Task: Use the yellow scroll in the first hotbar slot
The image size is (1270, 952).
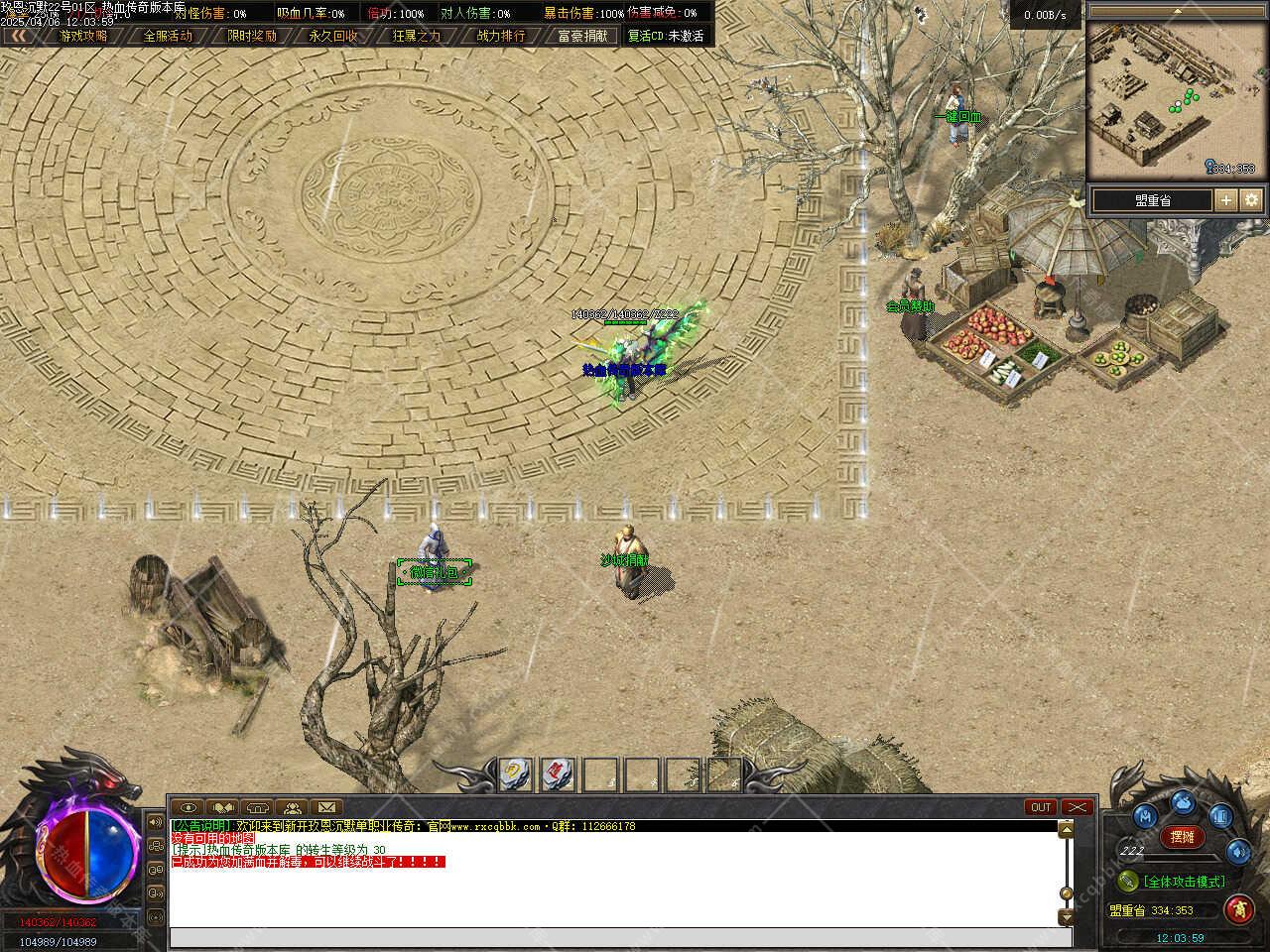Action: coord(514,773)
